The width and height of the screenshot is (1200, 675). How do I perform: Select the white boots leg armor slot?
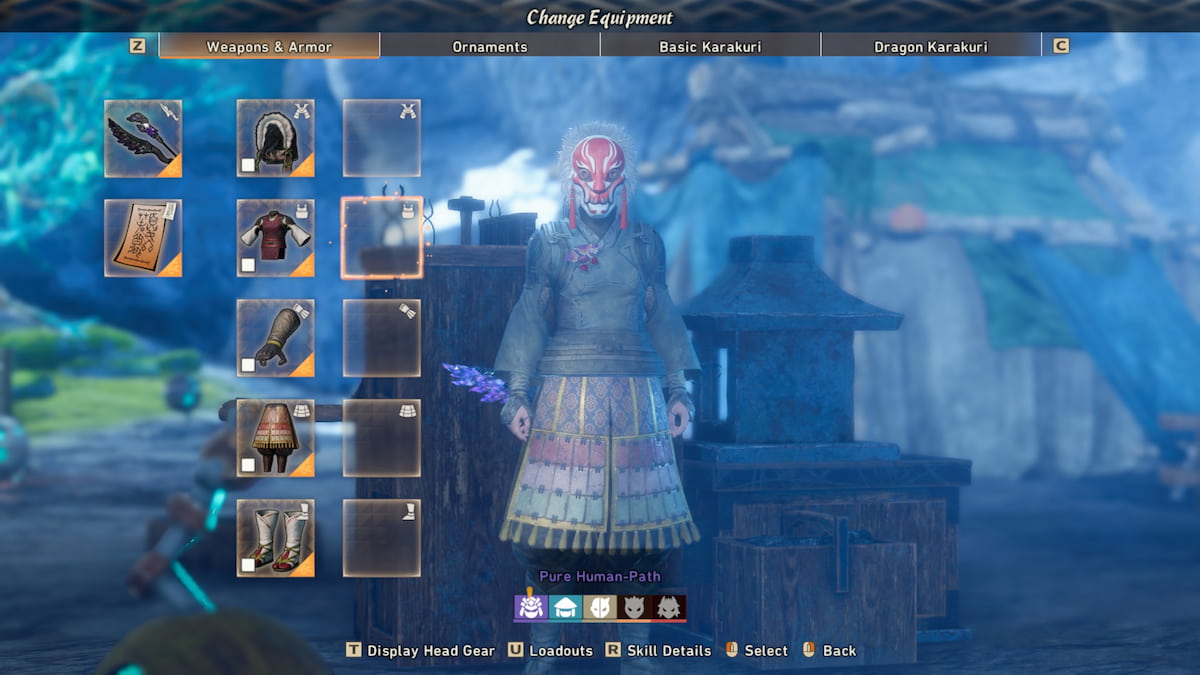coord(275,538)
